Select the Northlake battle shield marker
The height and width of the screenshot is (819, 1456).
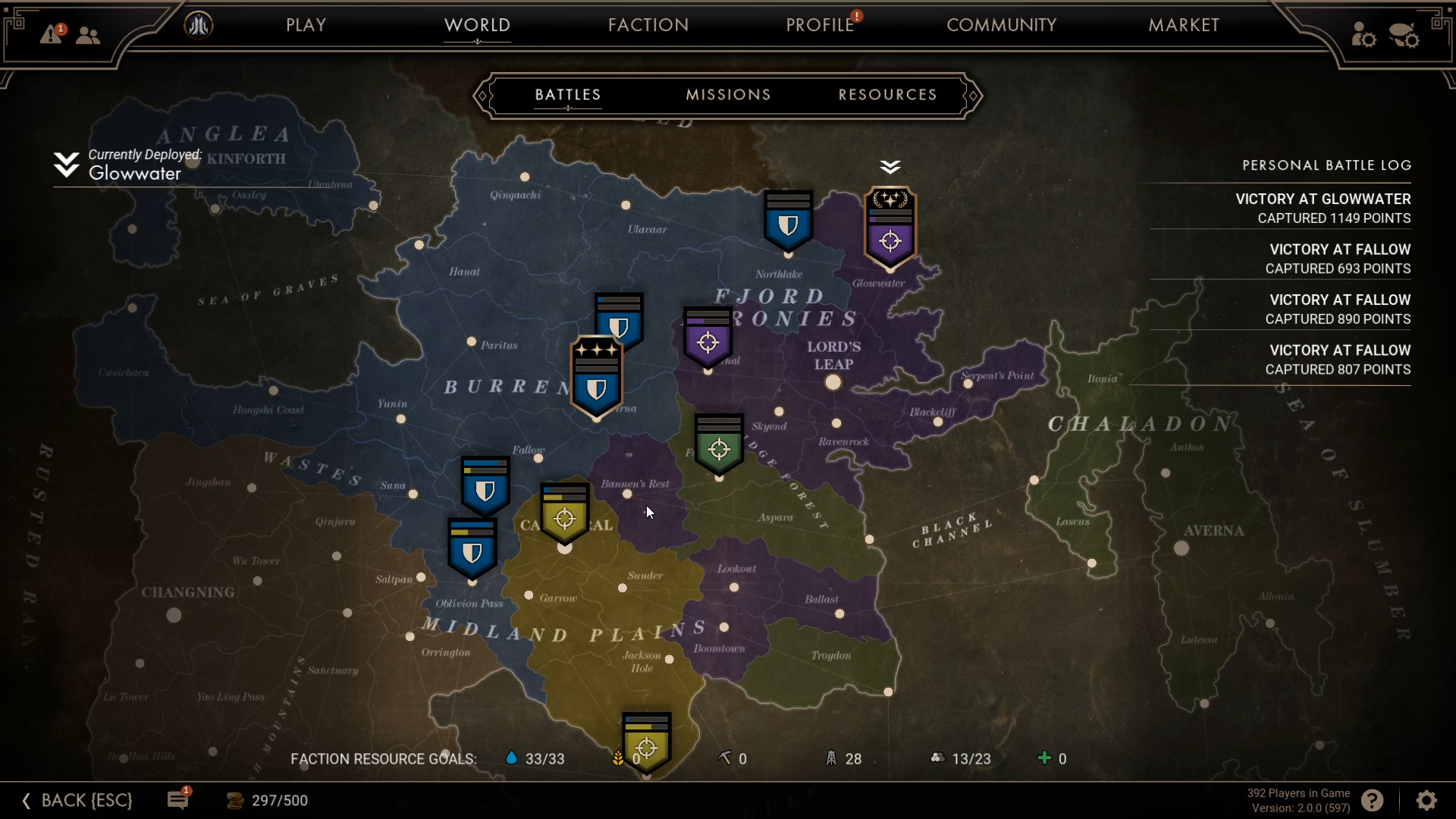tap(788, 222)
